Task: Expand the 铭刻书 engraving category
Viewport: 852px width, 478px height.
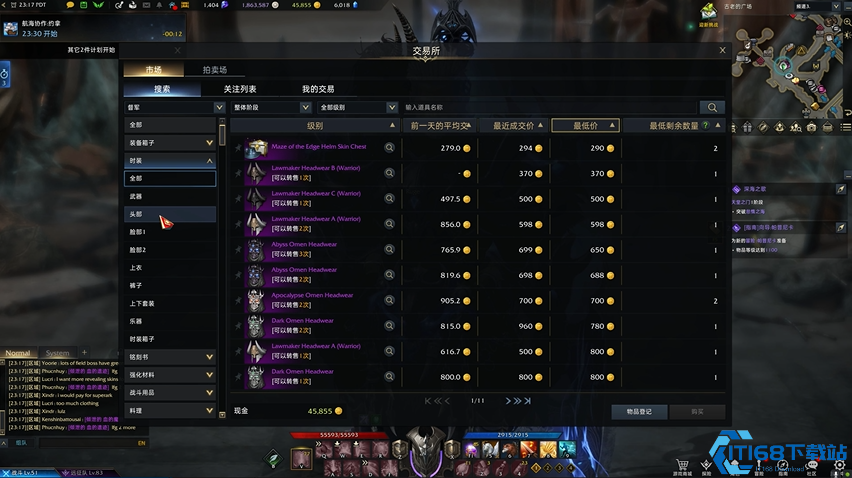Action: point(170,357)
